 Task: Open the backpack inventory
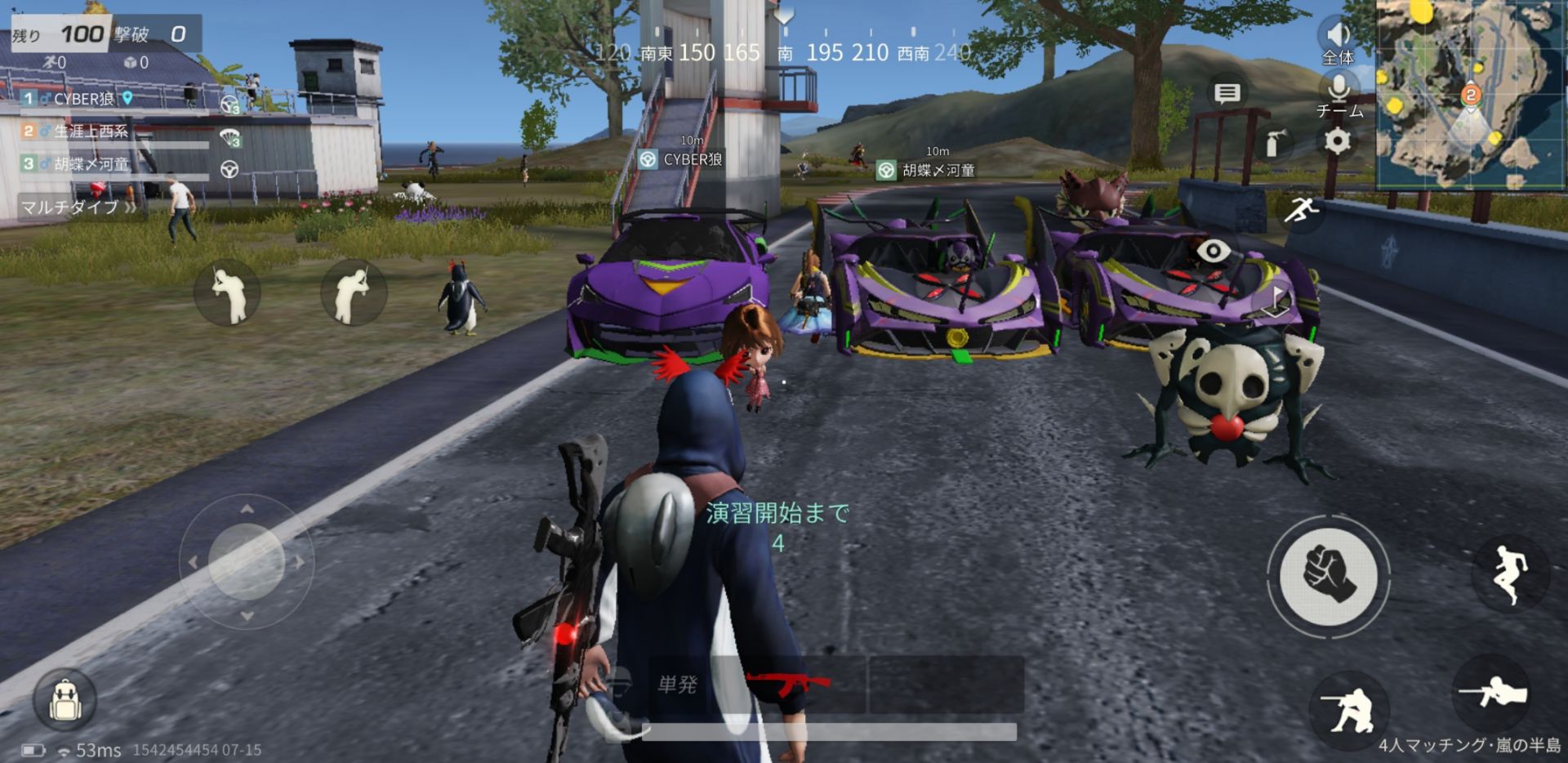65,701
